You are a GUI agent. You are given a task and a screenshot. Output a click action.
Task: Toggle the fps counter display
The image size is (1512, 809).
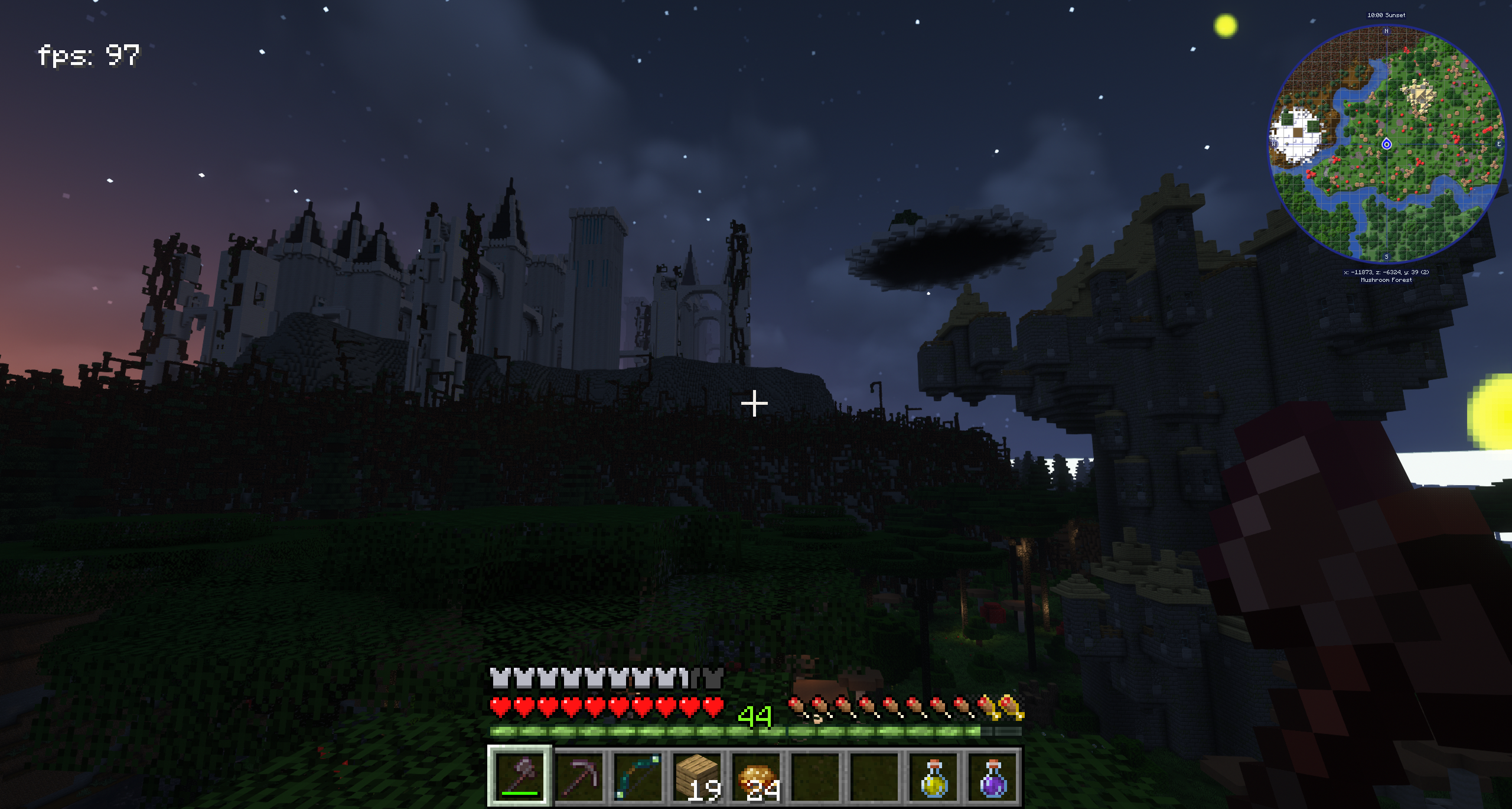coord(89,54)
